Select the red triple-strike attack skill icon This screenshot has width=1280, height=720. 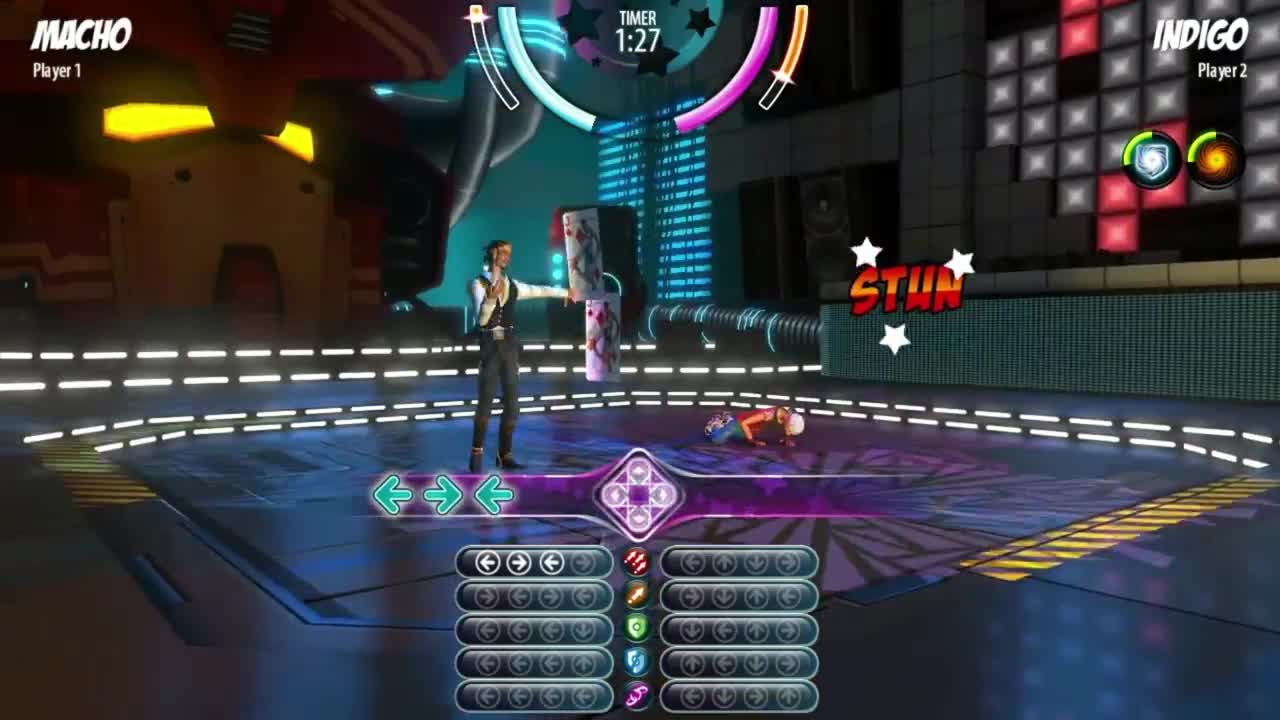(x=636, y=562)
